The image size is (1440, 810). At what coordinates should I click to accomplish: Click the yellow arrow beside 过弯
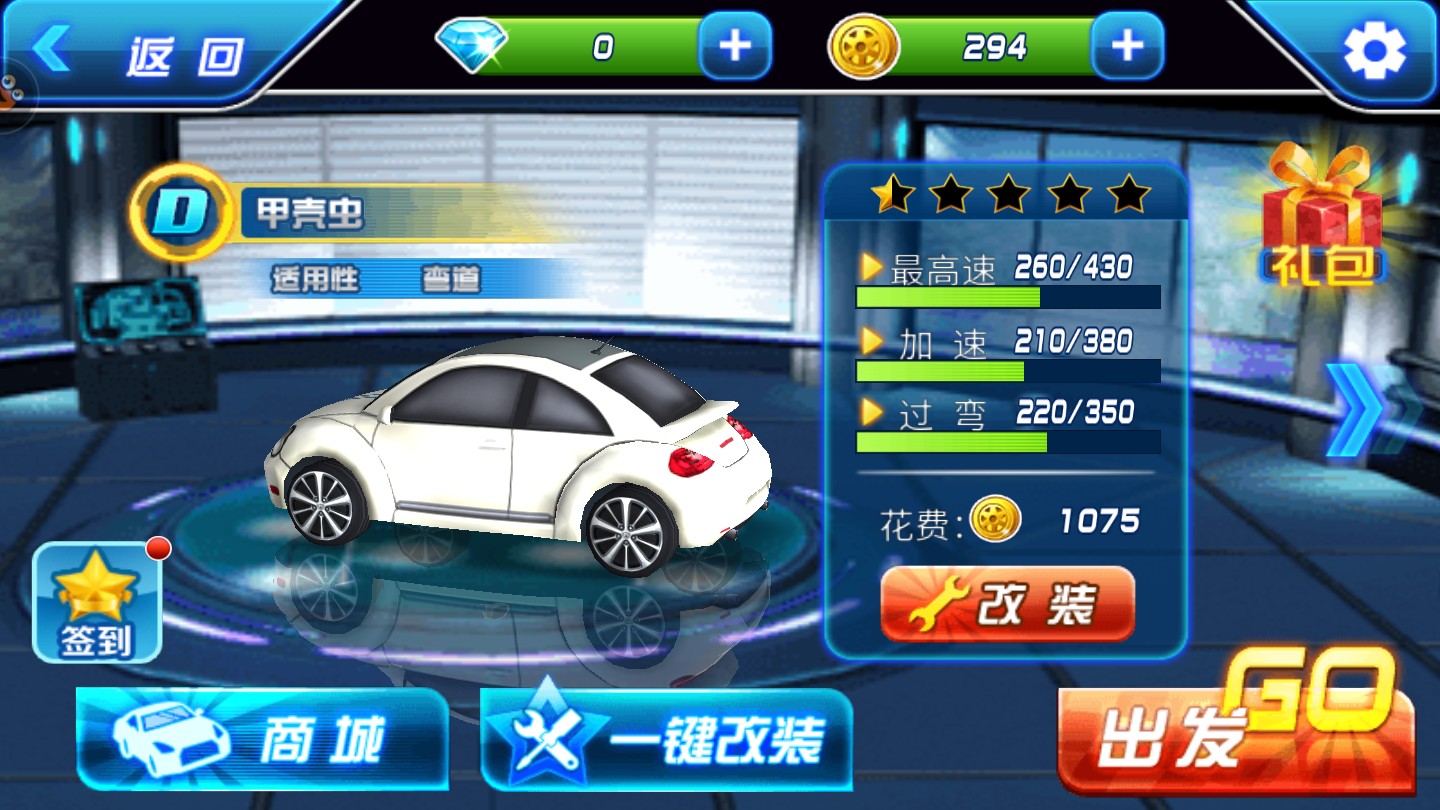[x=872, y=411]
